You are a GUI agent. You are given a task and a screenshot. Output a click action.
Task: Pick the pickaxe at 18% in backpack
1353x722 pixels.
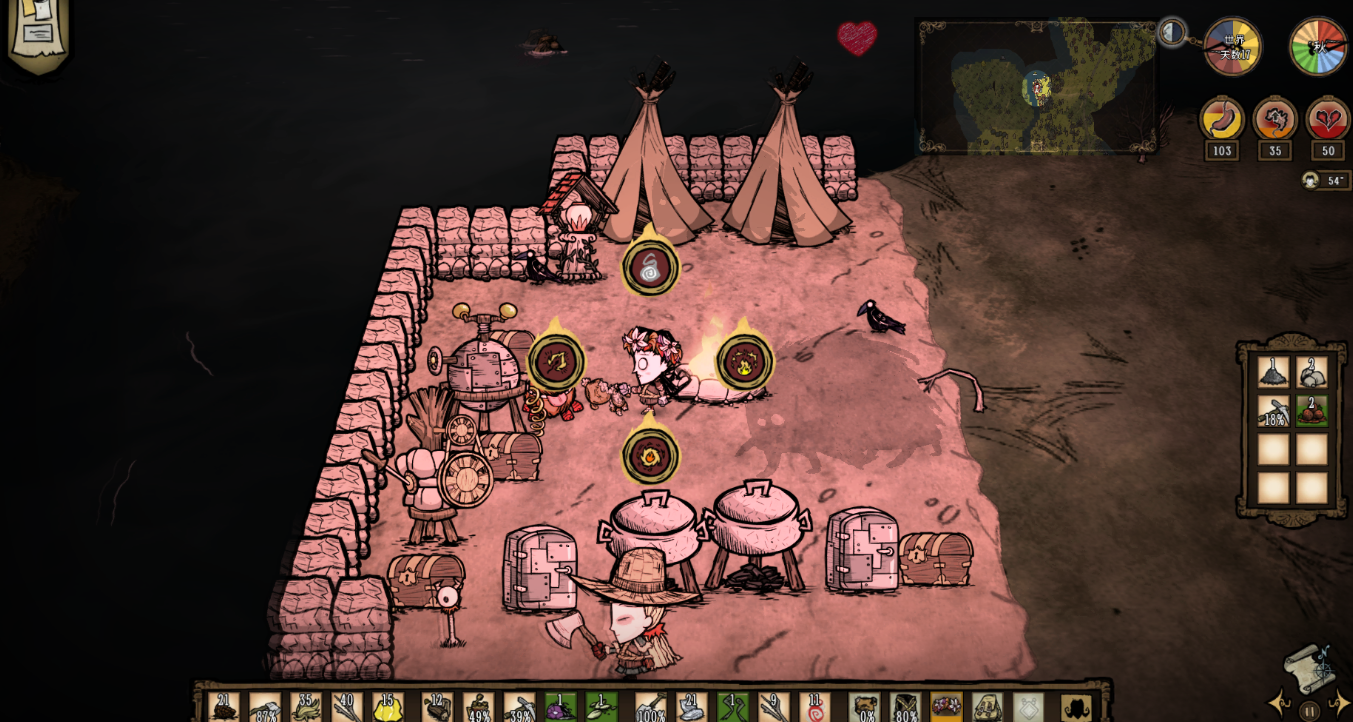tap(1273, 411)
